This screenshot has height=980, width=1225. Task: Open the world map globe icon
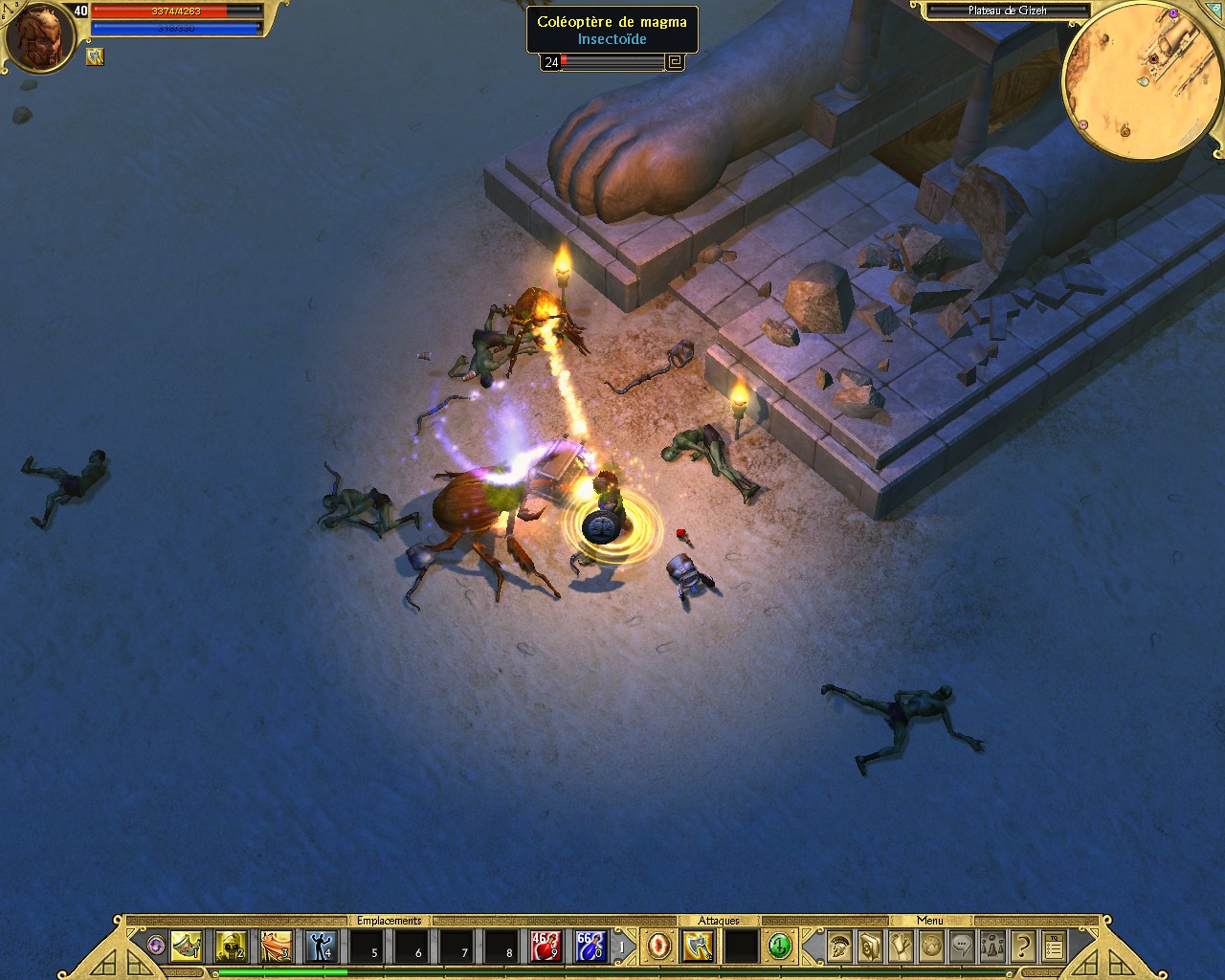pos(930,946)
